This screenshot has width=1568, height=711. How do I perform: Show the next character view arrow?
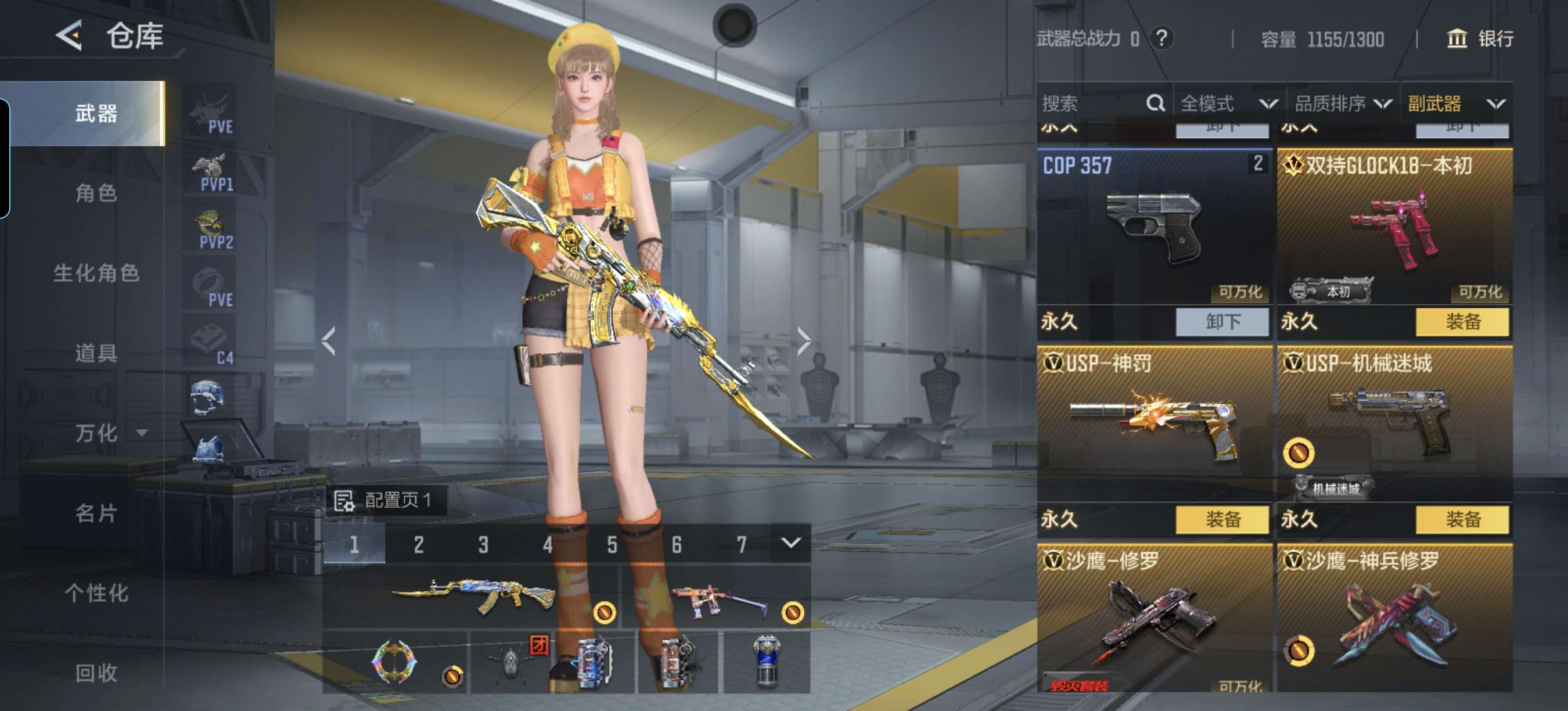coord(804,341)
